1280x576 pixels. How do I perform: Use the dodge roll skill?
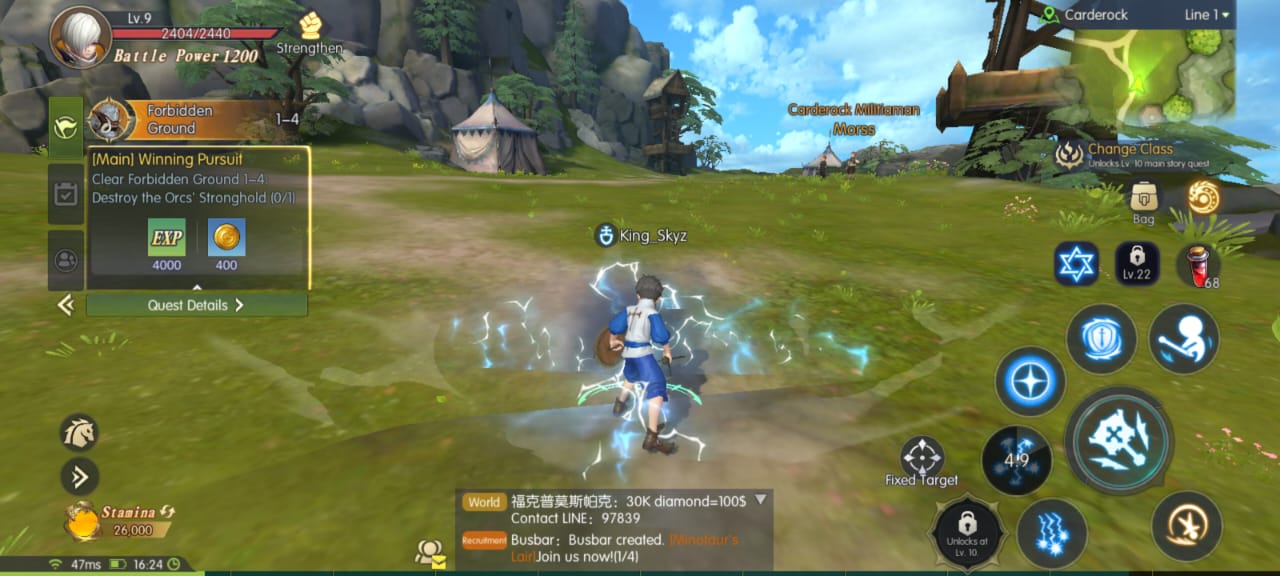click(x=1183, y=339)
